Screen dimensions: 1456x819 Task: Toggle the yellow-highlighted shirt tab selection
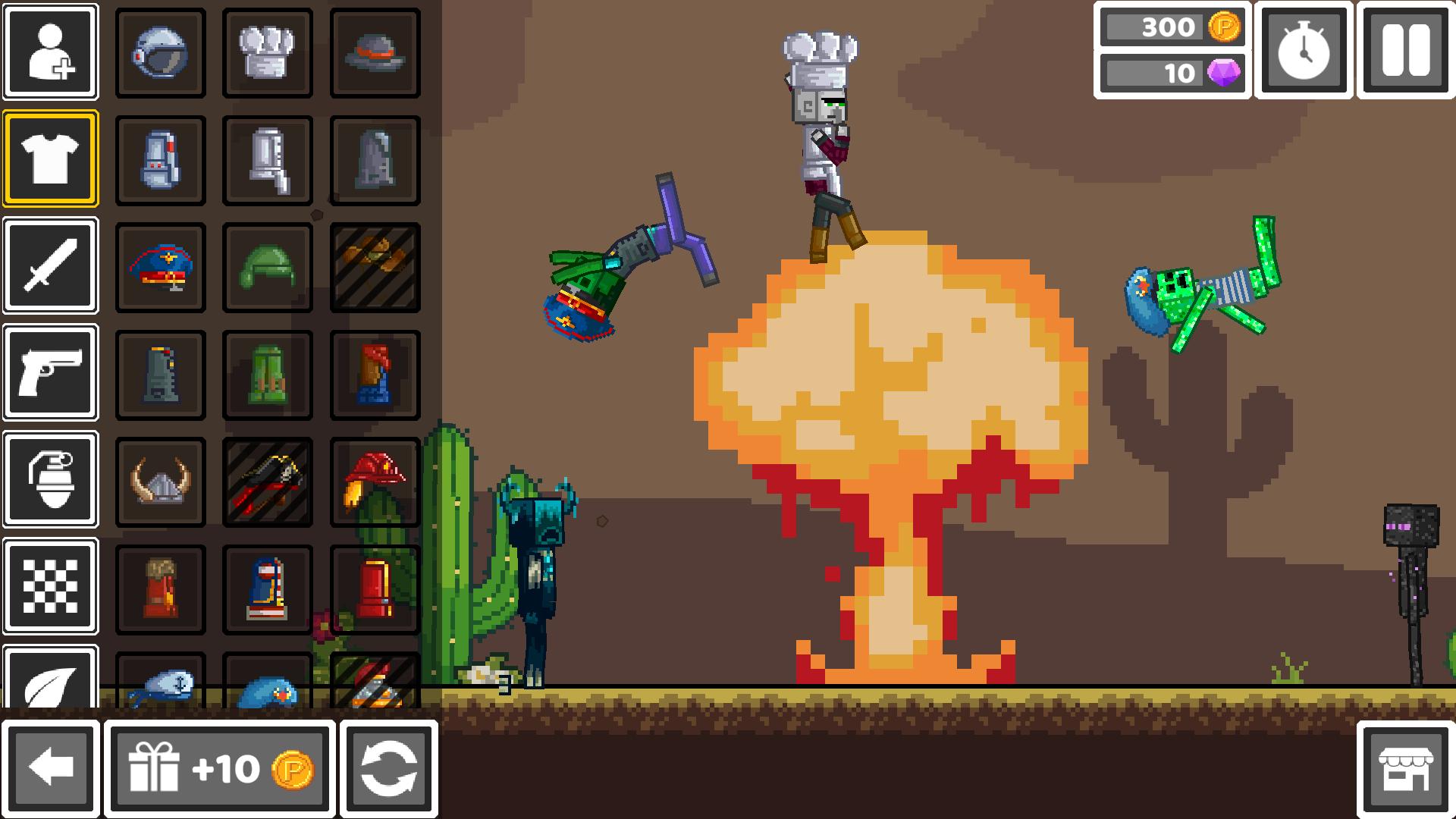coord(49,157)
